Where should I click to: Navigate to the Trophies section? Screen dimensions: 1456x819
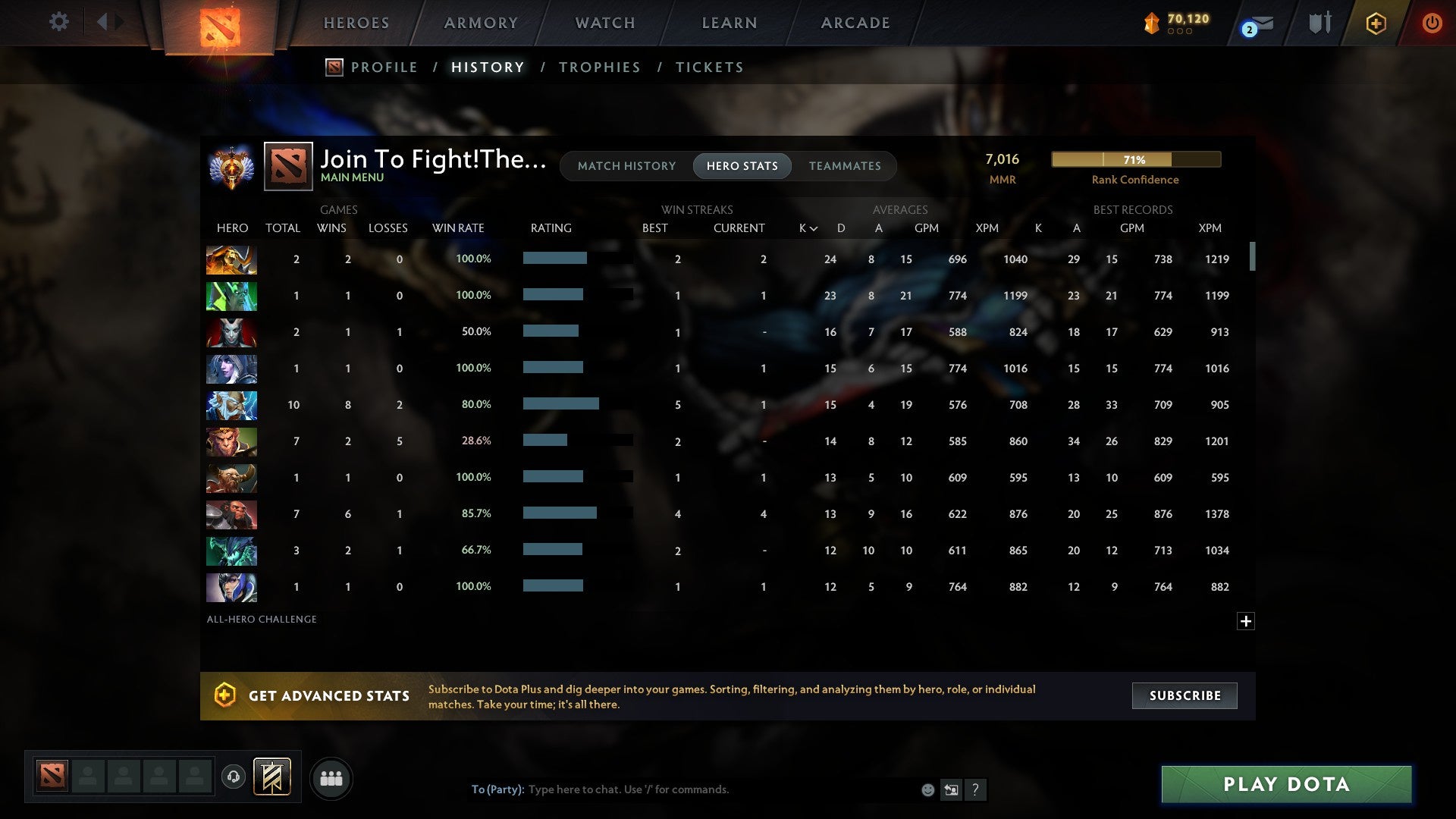tap(599, 67)
